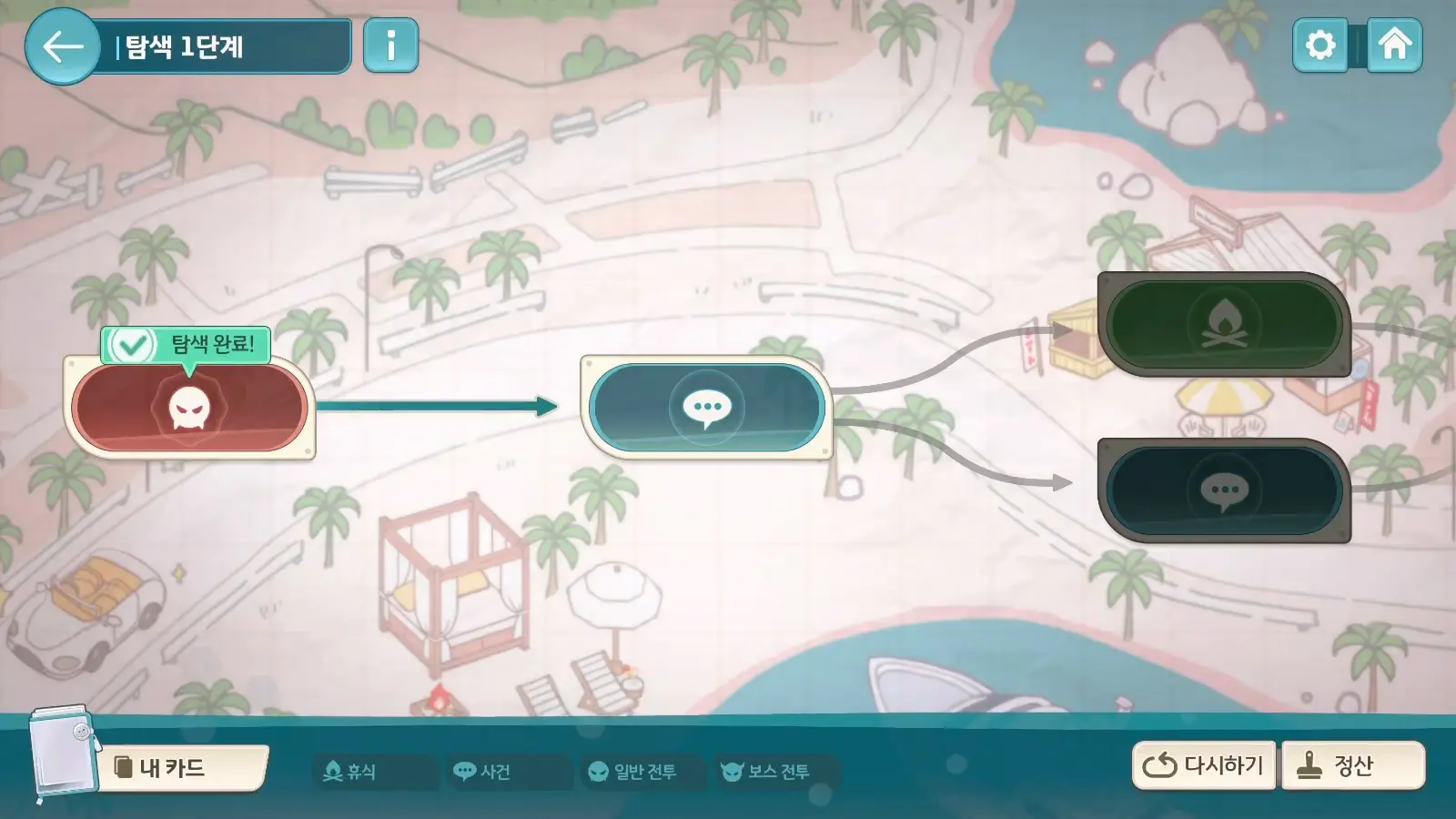This screenshot has height=819, width=1456.
Task: Open the exploration info button
Action: (x=390, y=45)
